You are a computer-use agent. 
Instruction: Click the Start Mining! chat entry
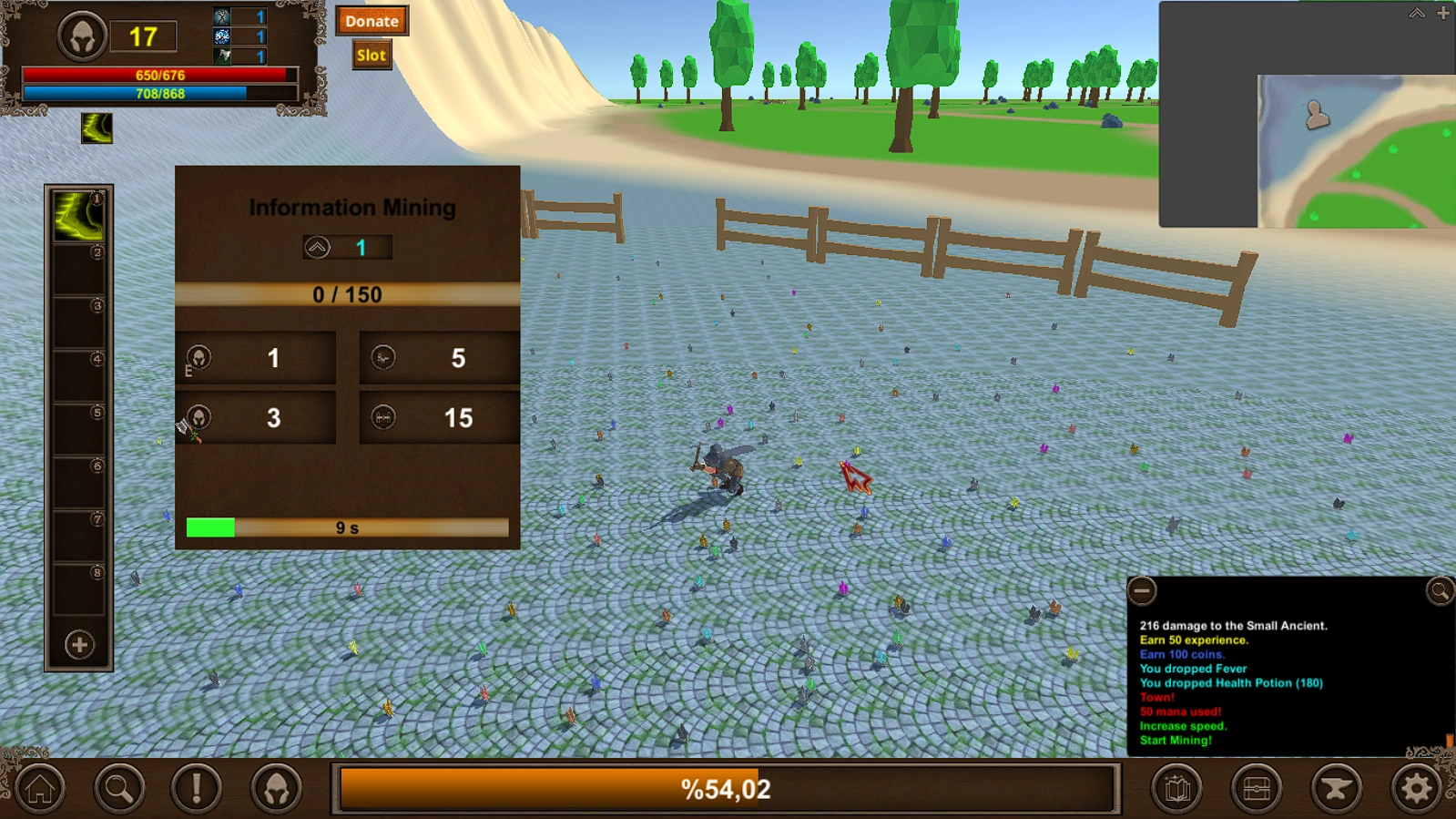[1176, 740]
